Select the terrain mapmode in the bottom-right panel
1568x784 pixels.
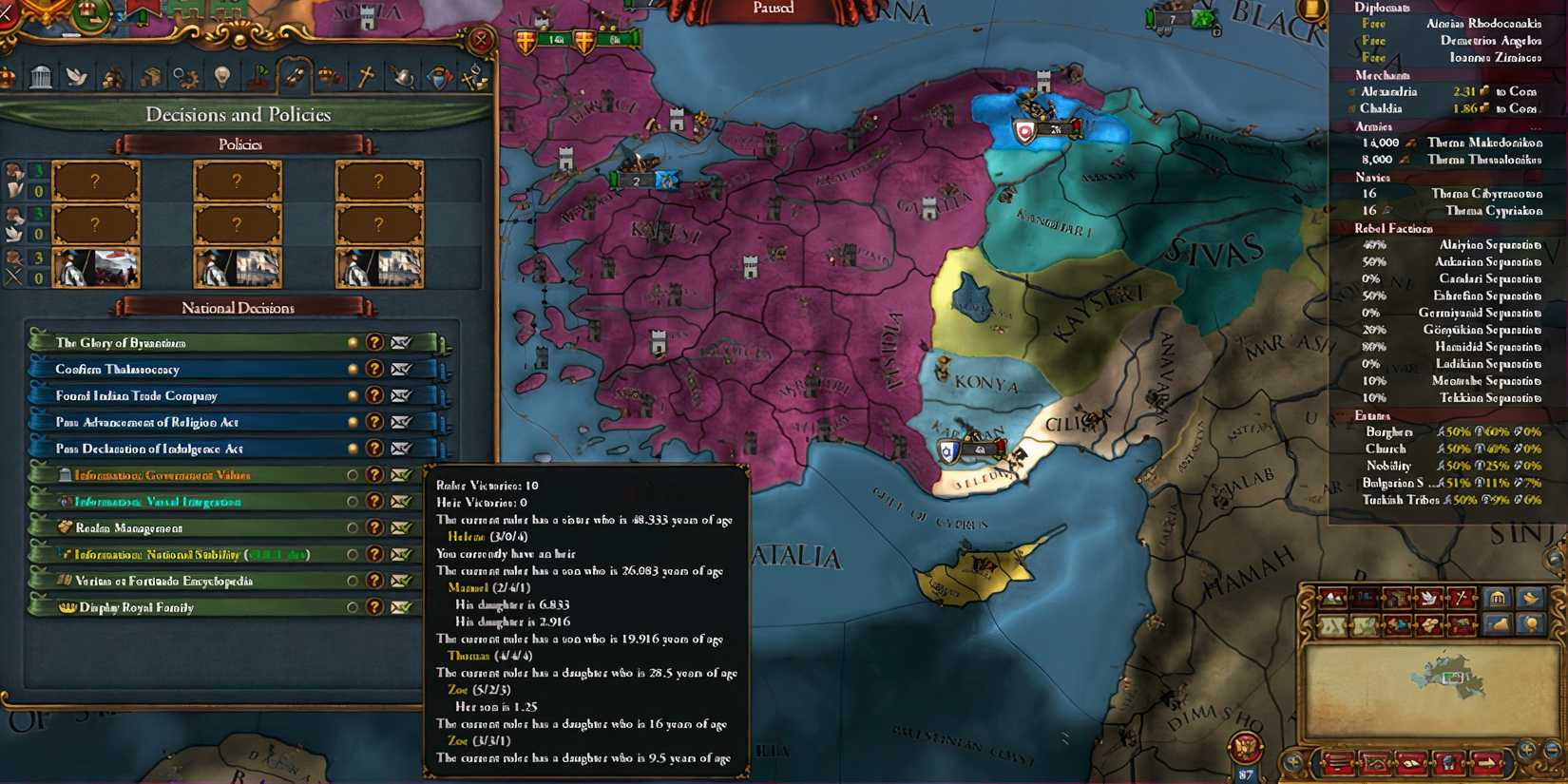pyautogui.click(x=1332, y=599)
